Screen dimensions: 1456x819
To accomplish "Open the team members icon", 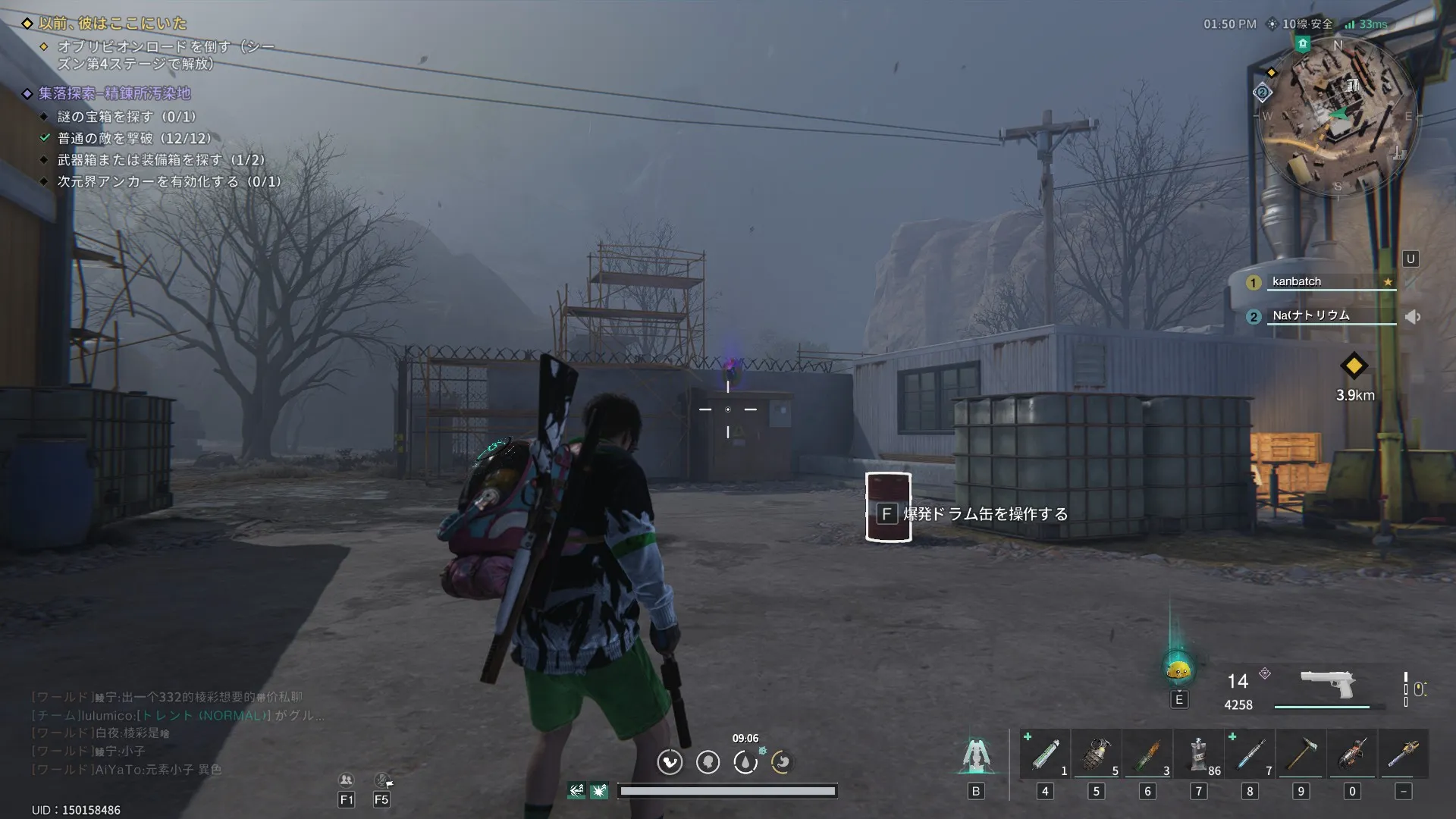I will (346, 780).
